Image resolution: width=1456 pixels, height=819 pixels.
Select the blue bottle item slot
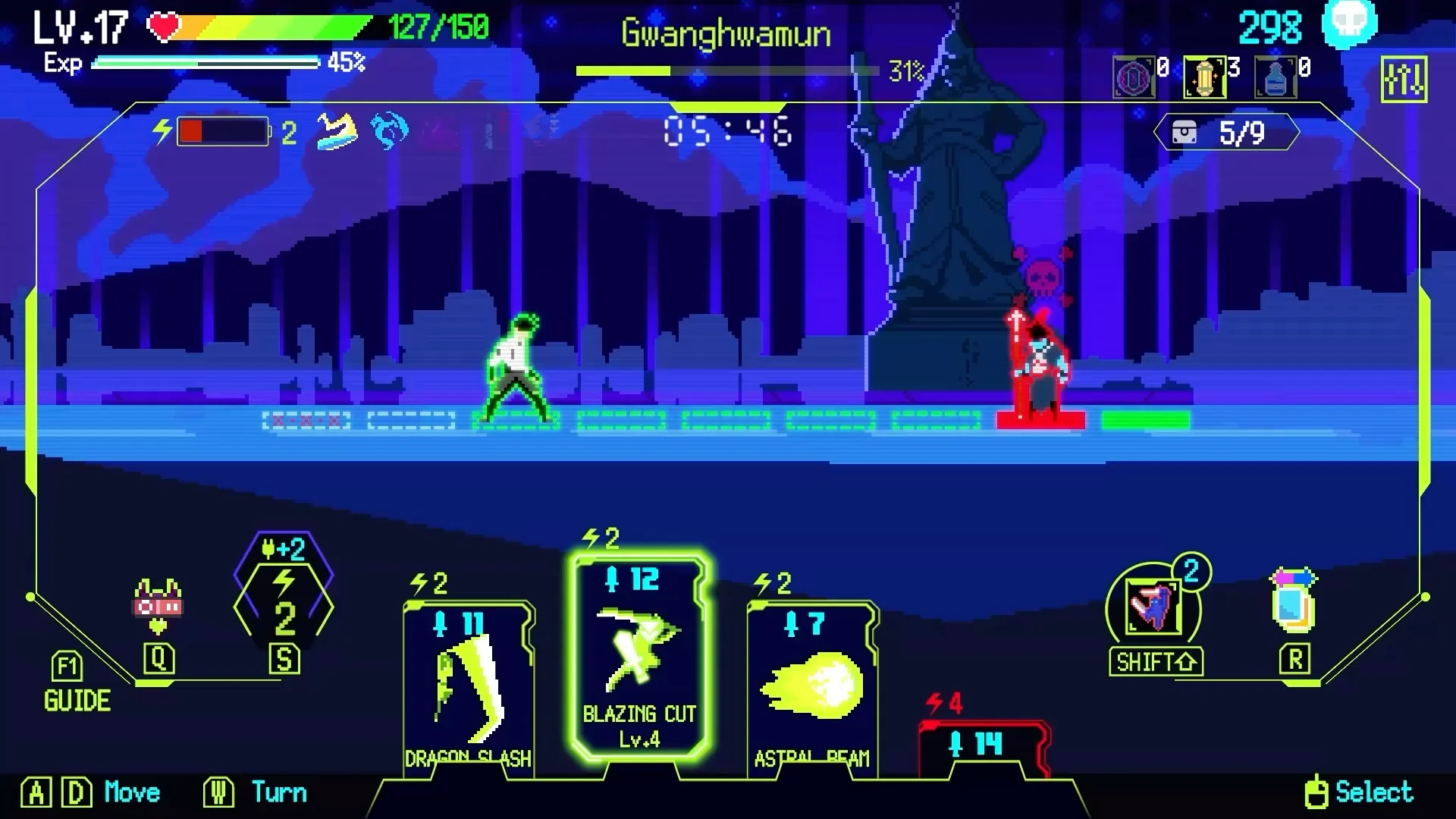(1276, 77)
